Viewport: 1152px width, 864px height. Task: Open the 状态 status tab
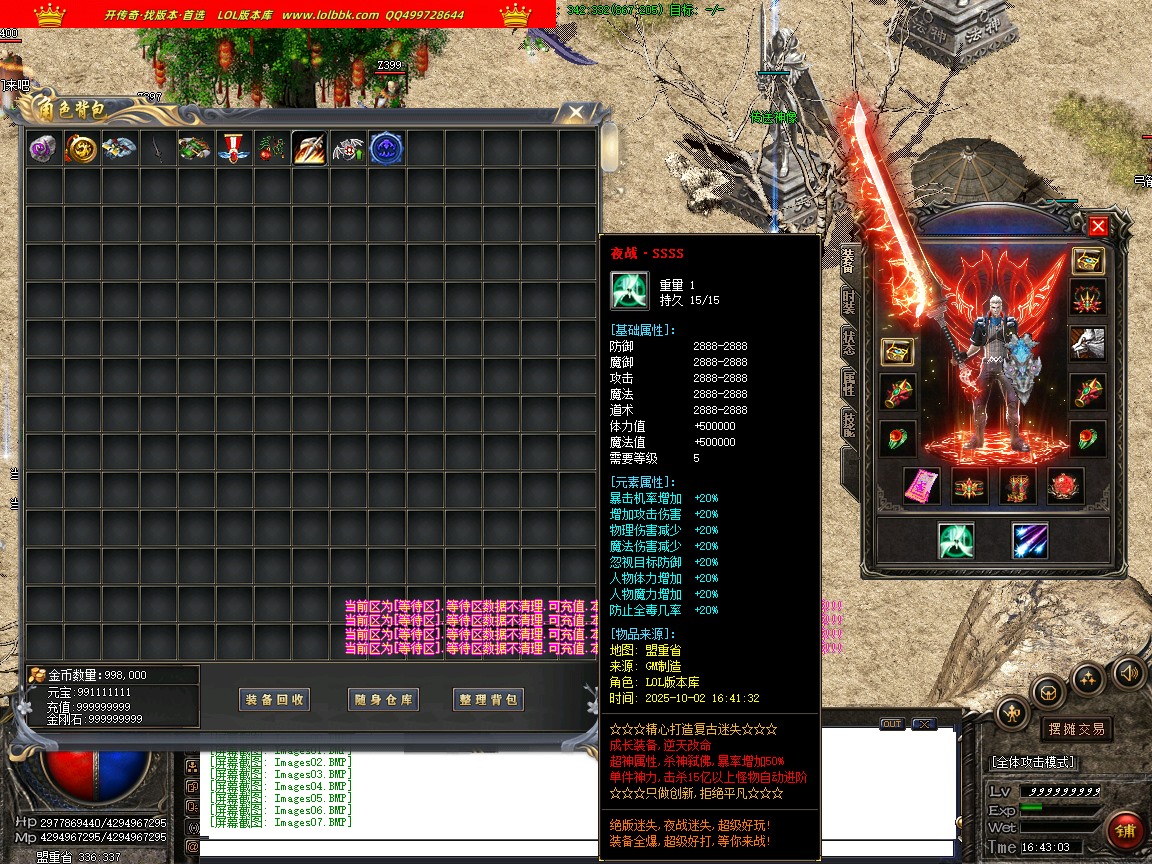coord(848,342)
